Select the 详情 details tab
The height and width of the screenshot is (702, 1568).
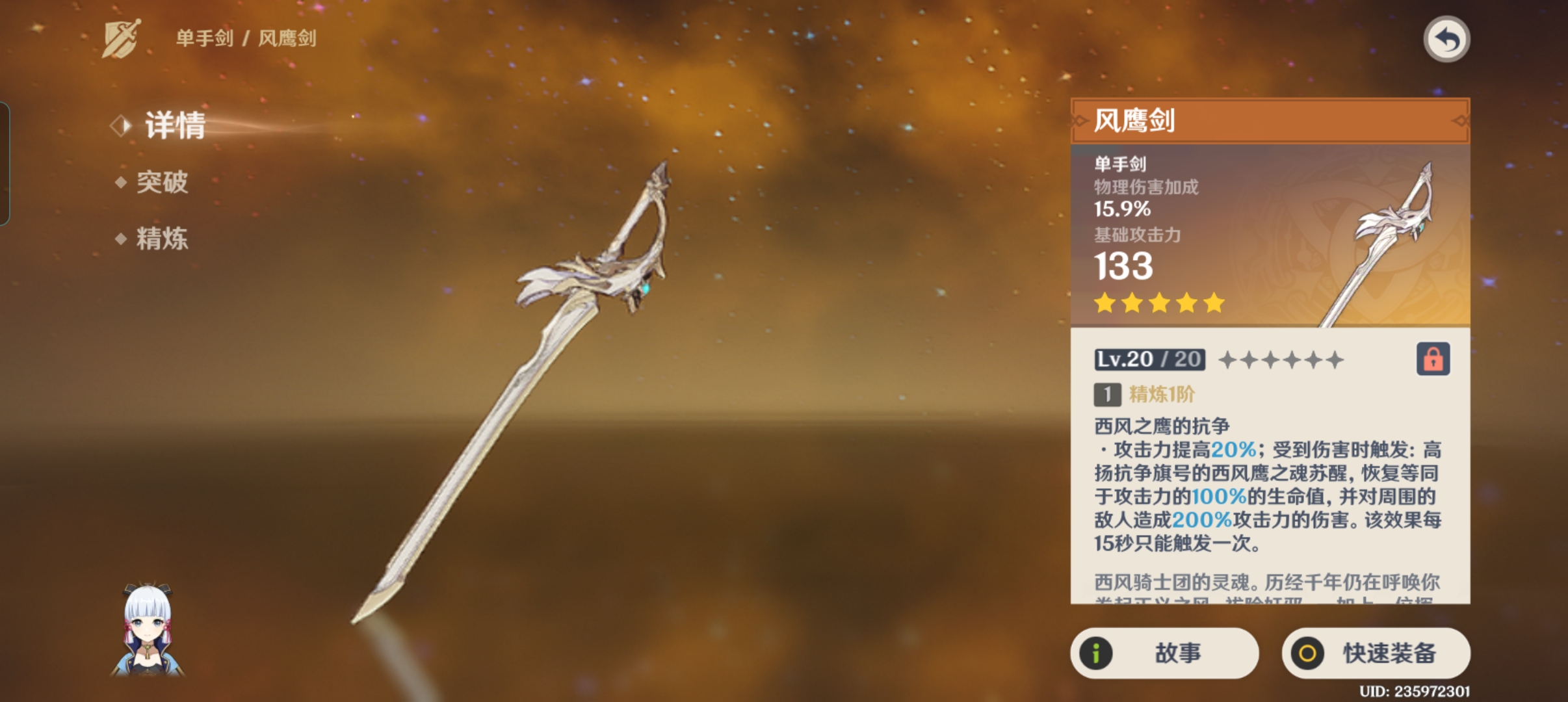(x=174, y=125)
